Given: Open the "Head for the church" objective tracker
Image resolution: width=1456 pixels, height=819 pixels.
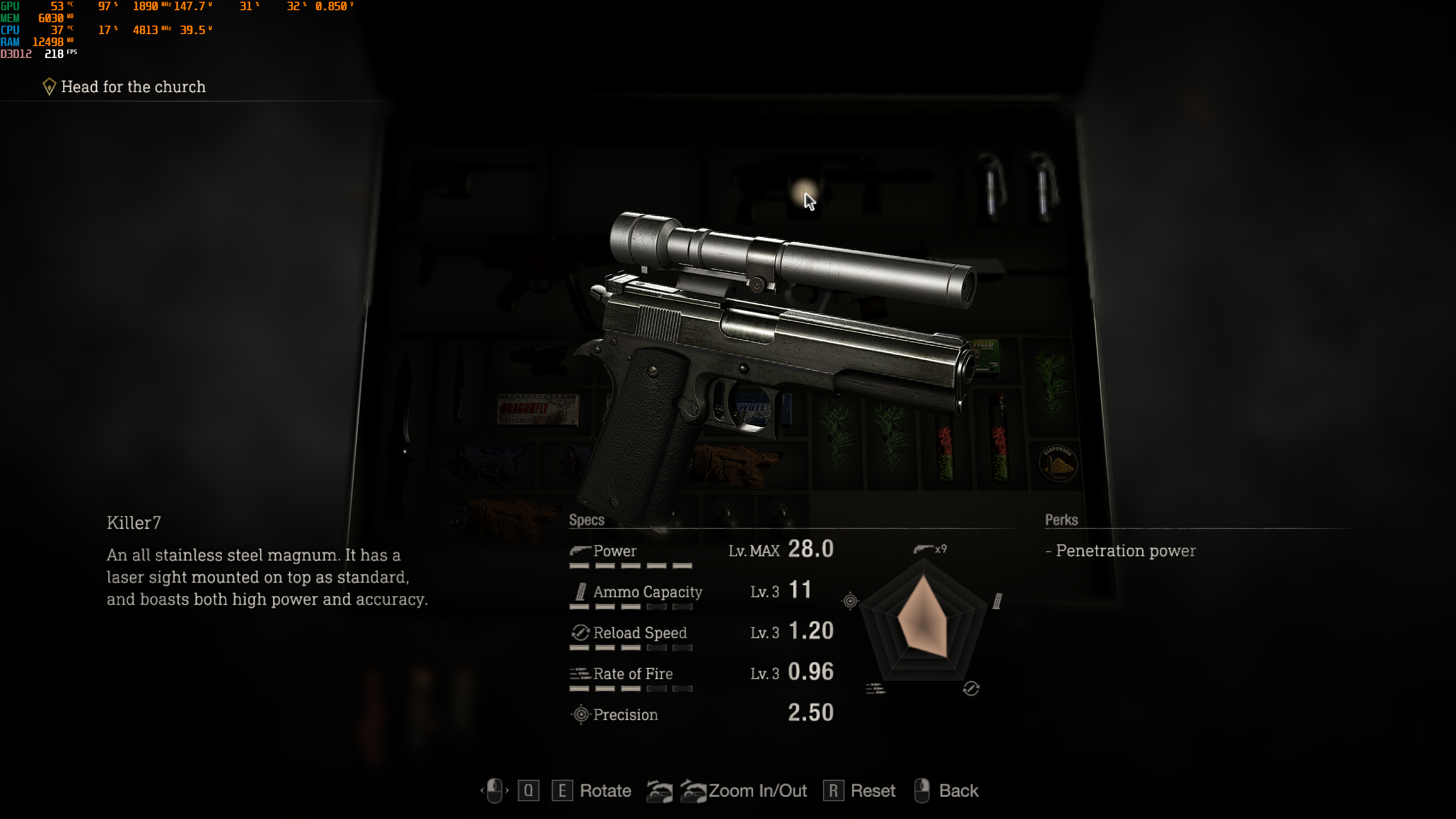Looking at the screenshot, I should [133, 87].
